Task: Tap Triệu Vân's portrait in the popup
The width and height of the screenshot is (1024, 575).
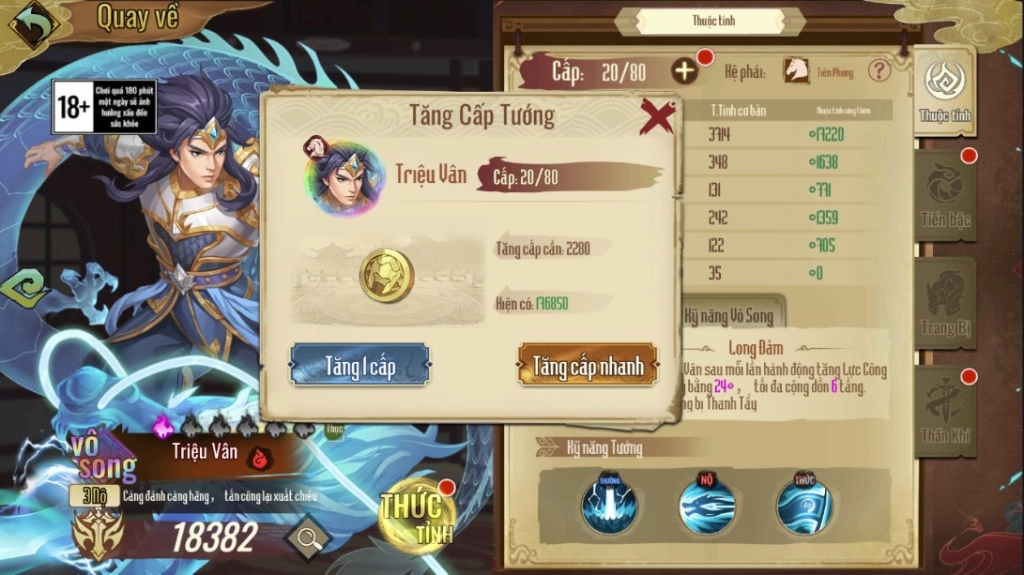Action: click(346, 179)
